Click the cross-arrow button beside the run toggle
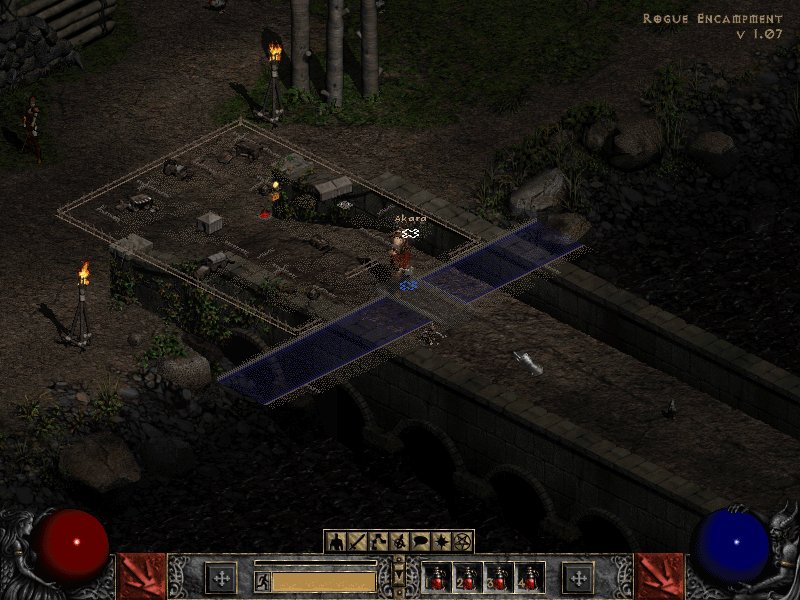800x600 pixels. [221, 577]
